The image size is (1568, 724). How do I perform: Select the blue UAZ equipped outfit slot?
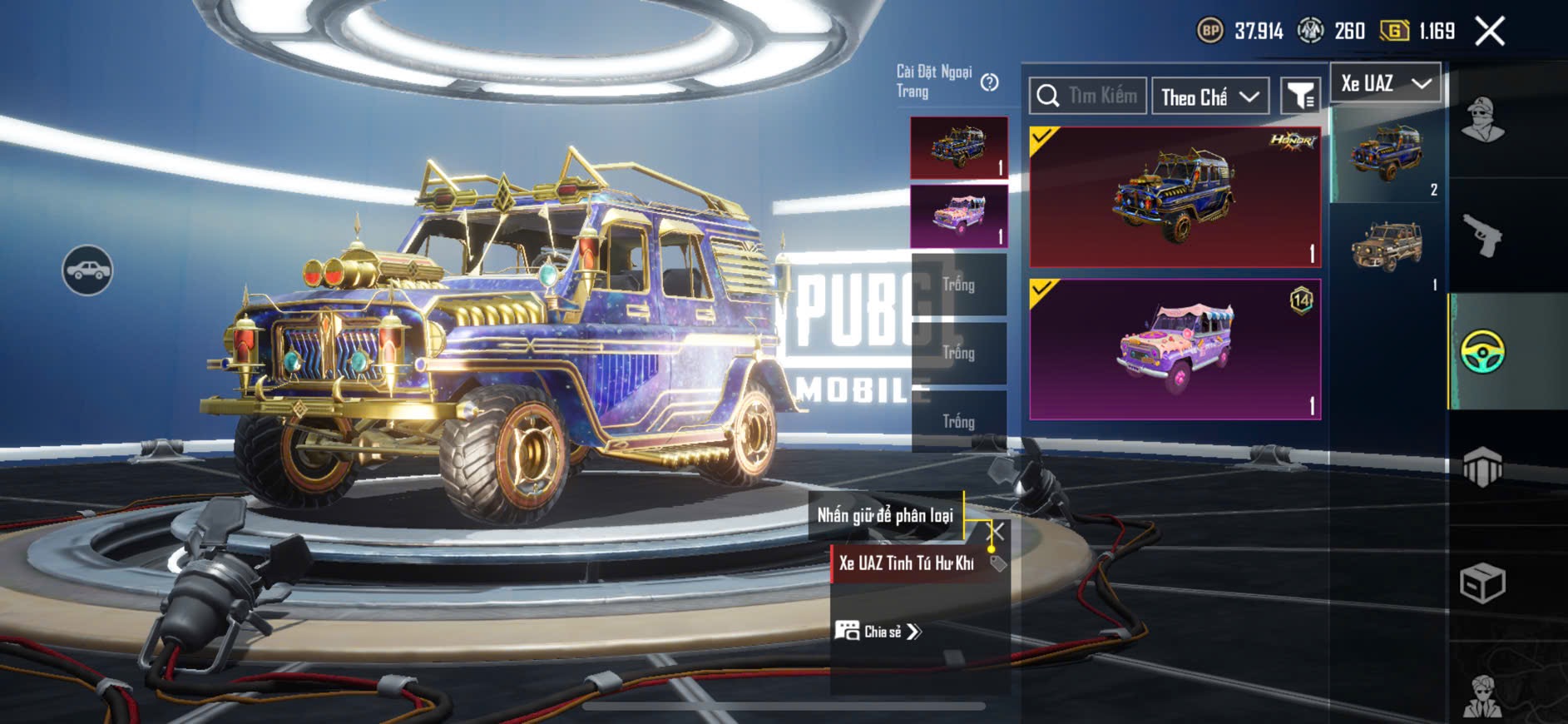958,147
